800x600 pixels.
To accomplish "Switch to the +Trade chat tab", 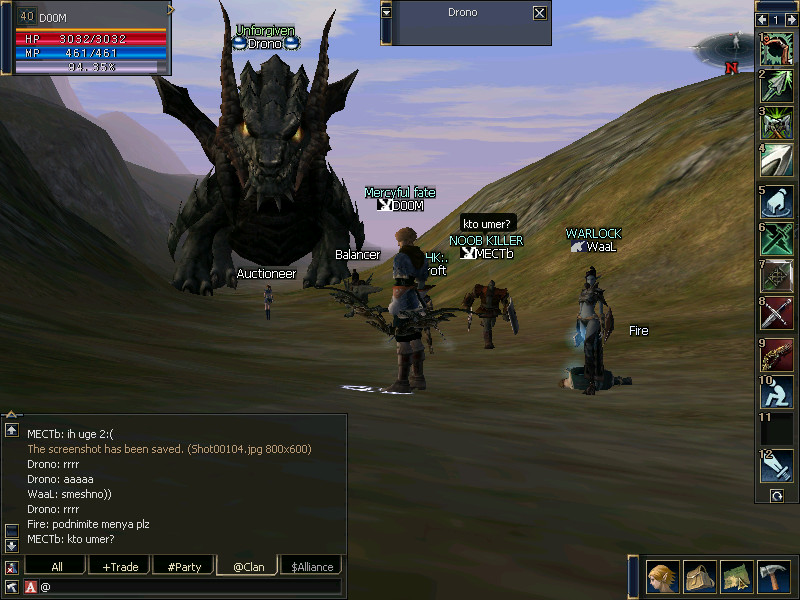I will pyautogui.click(x=119, y=567).
